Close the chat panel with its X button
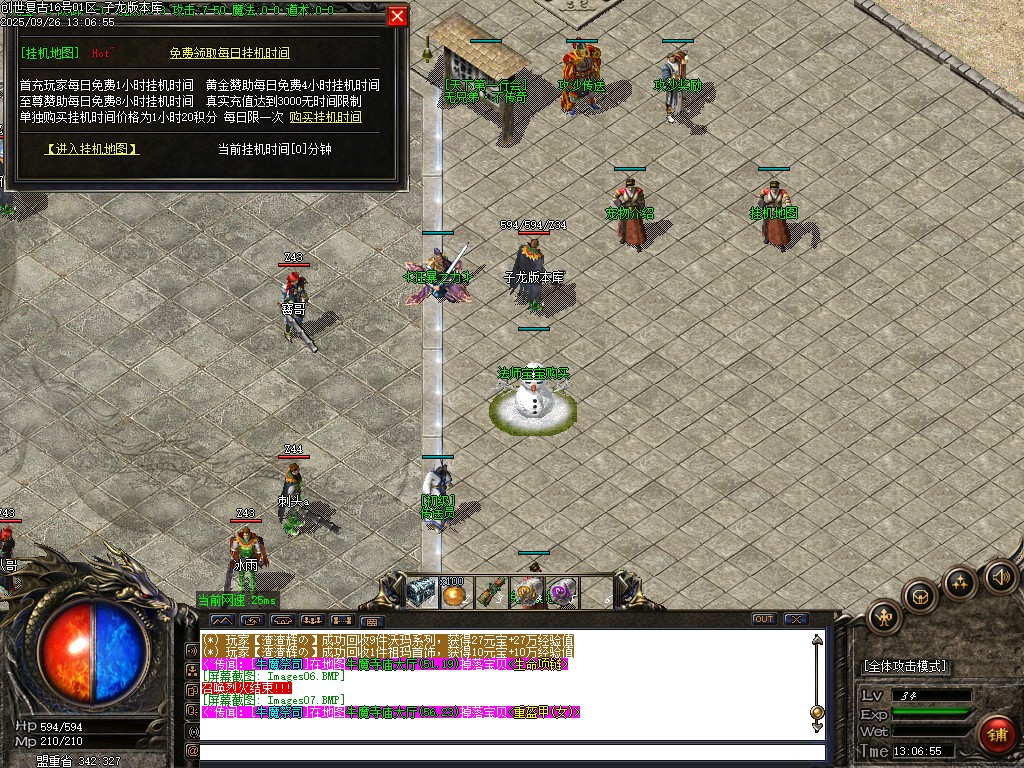The image size is (1024, 768). point(795,619)
